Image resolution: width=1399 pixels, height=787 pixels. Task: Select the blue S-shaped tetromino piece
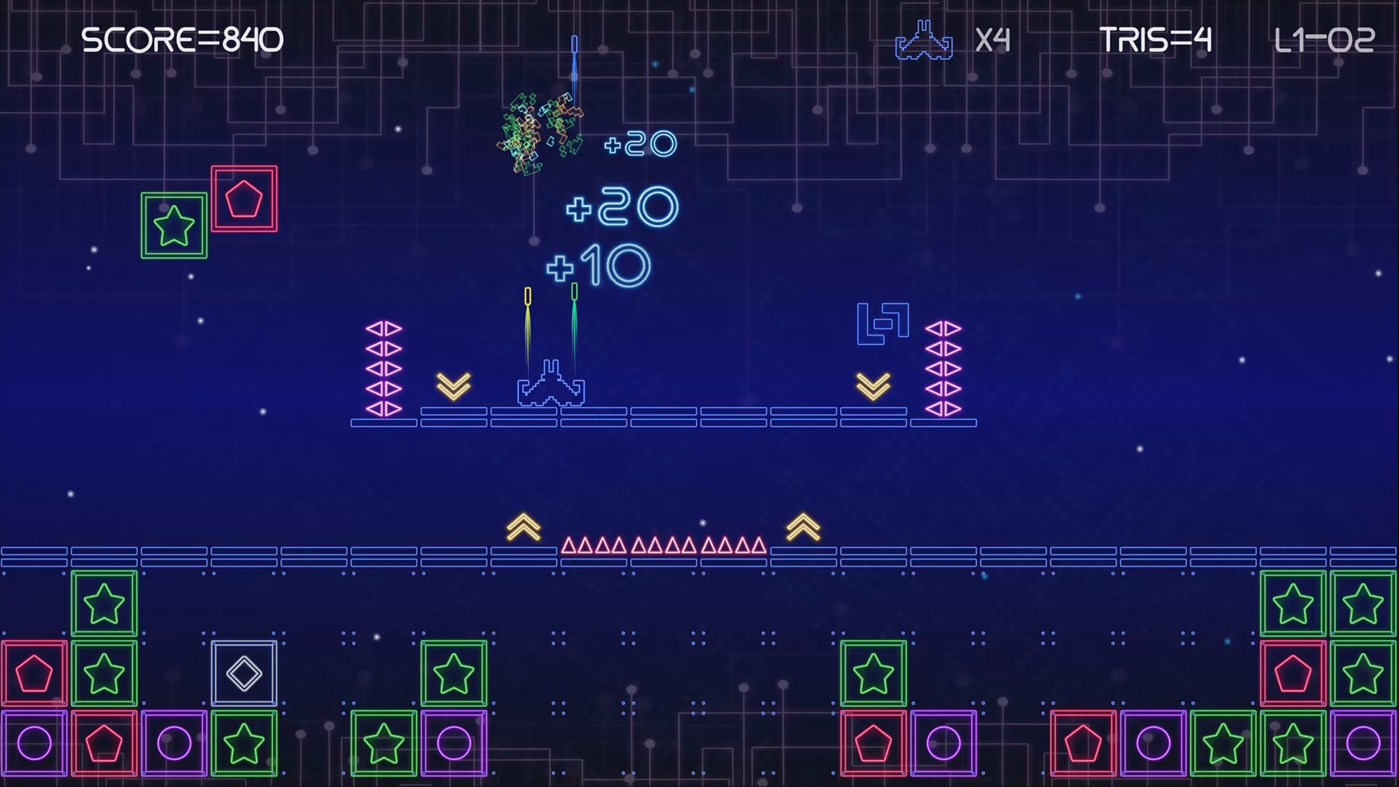pos(882,320)
